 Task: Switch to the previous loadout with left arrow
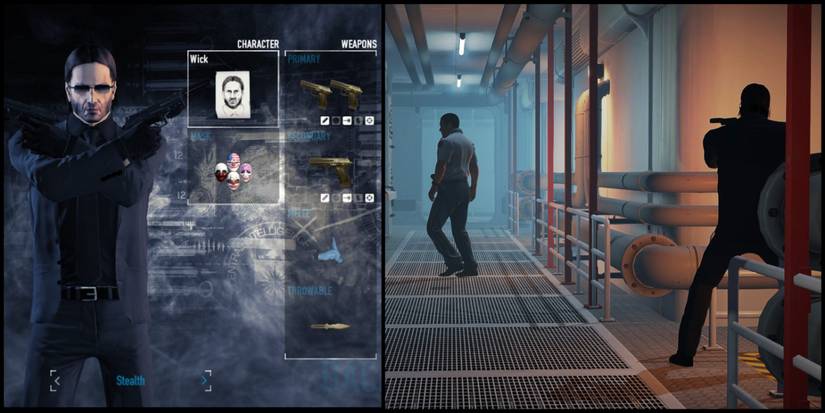(x=56, y=380)
